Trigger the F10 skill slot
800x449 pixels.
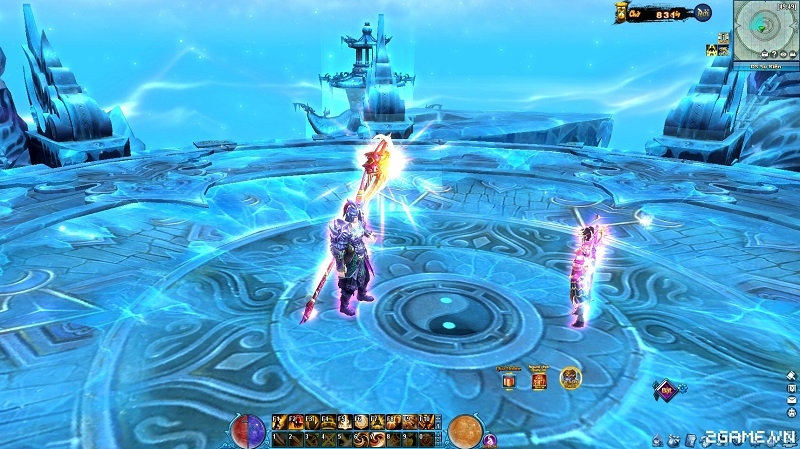[425, 421]
